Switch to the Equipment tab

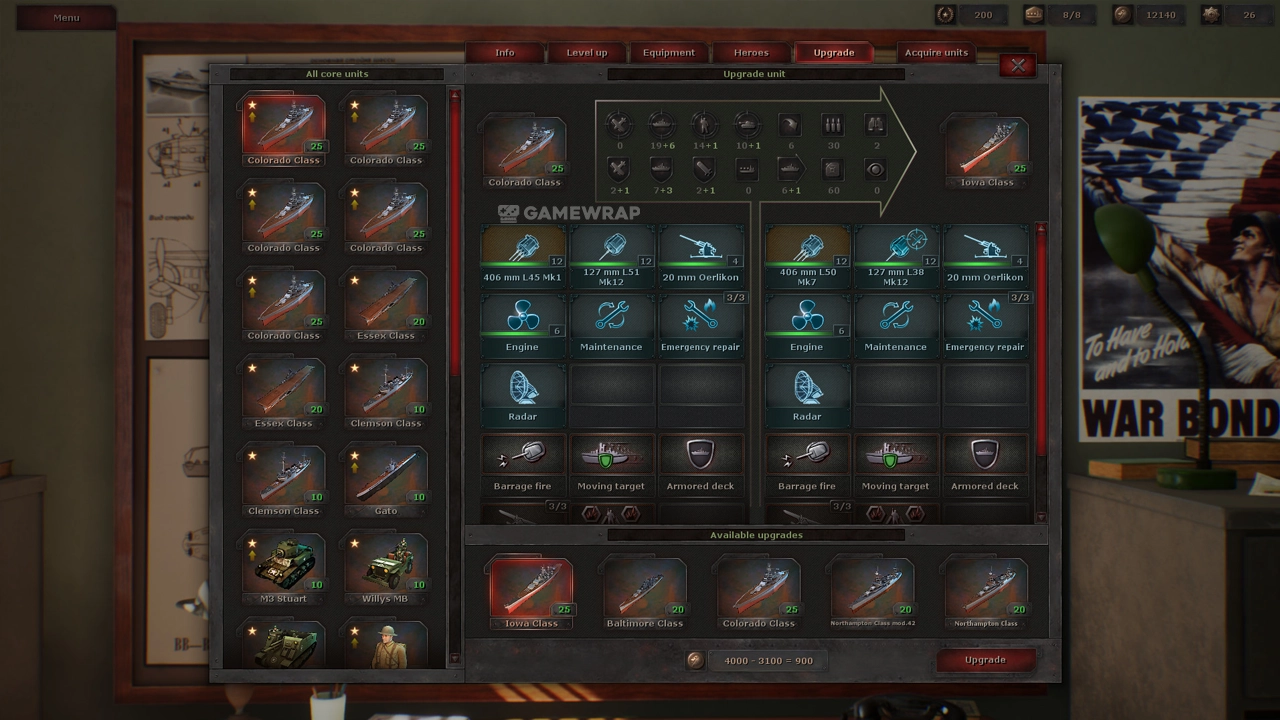[669, 53]
